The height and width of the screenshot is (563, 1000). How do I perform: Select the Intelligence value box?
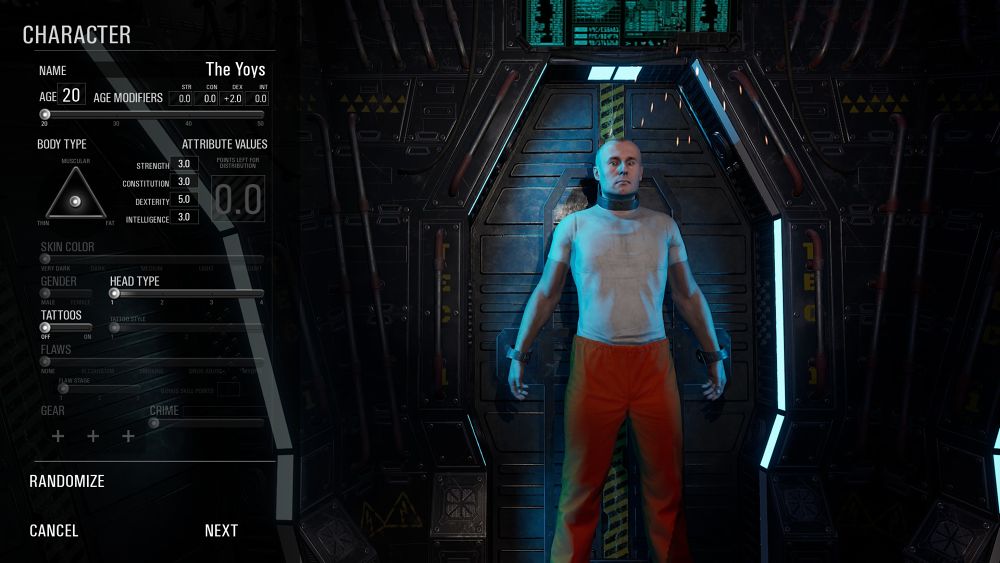[x=185, y=216]
